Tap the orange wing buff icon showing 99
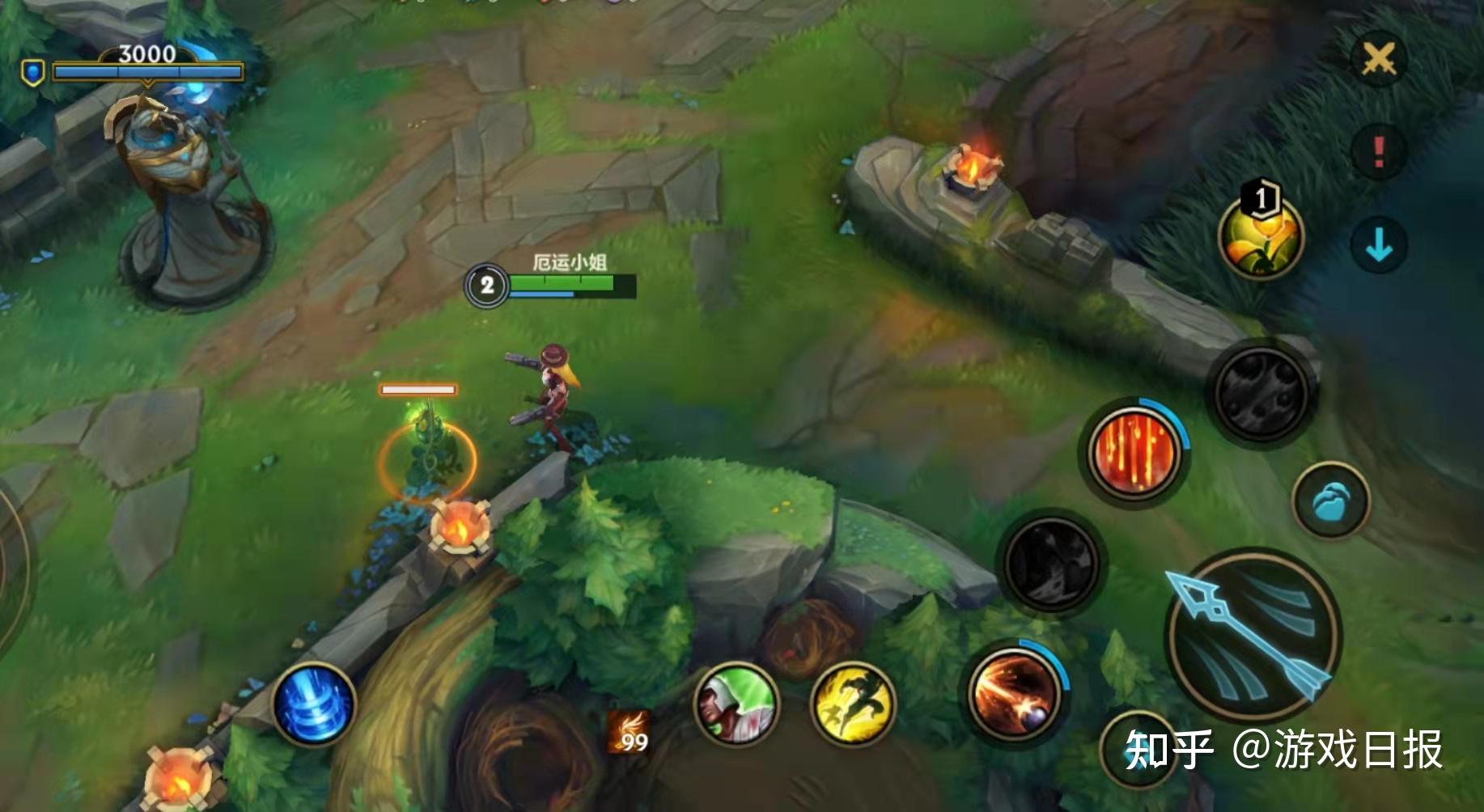 (630, 732)
